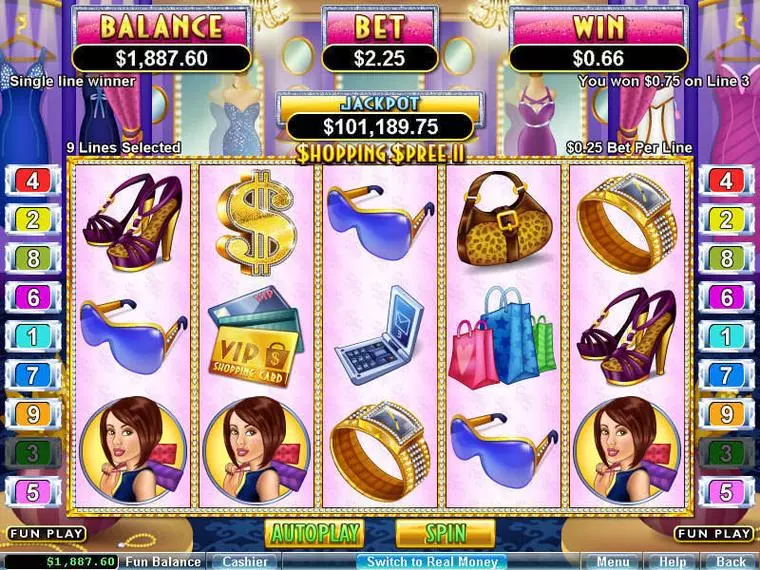This screenshot has height=570, width=760.
Task: Start Autoplay mode
Action: click(314, 533)
